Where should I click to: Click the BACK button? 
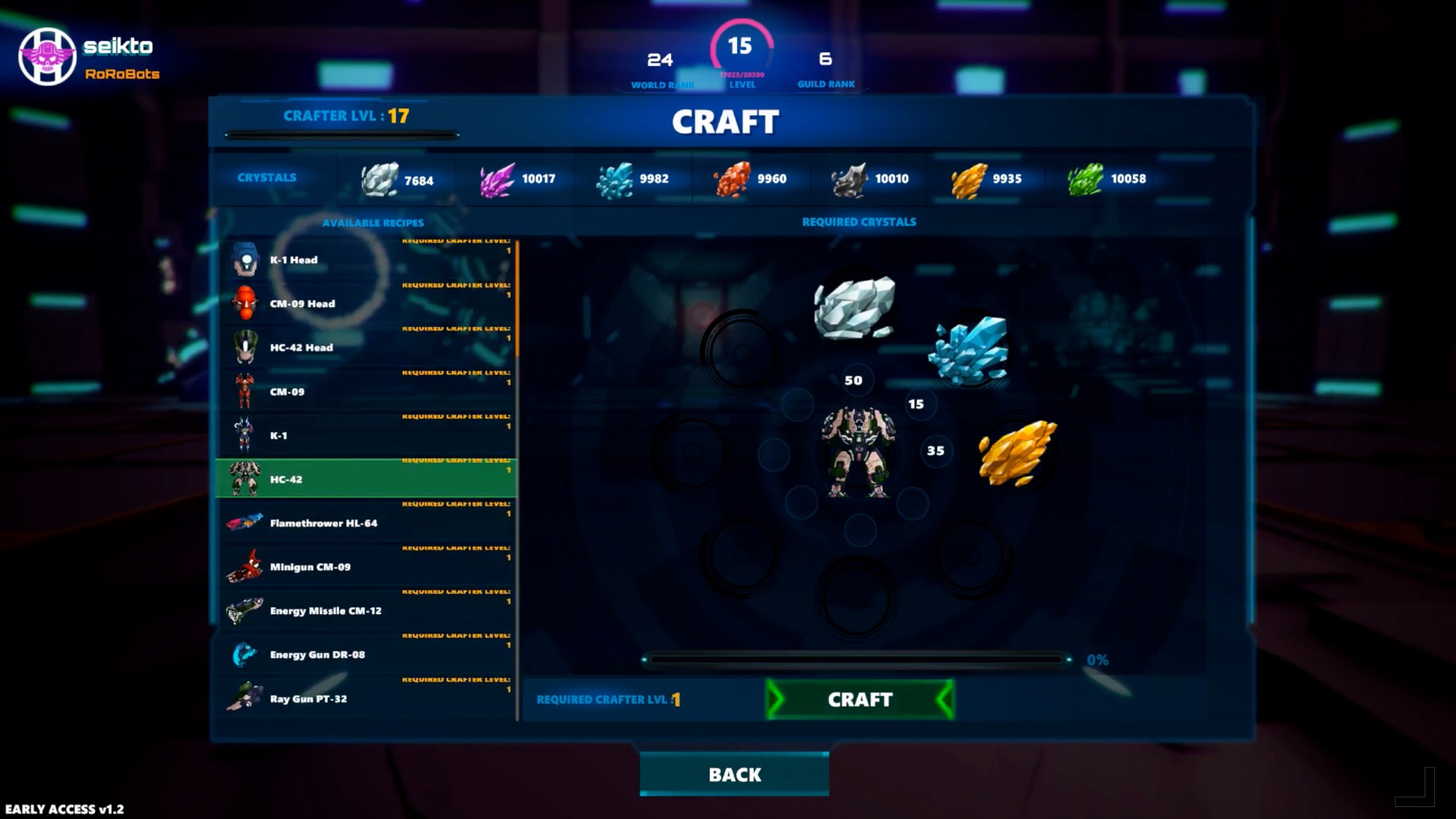point(733,774)
